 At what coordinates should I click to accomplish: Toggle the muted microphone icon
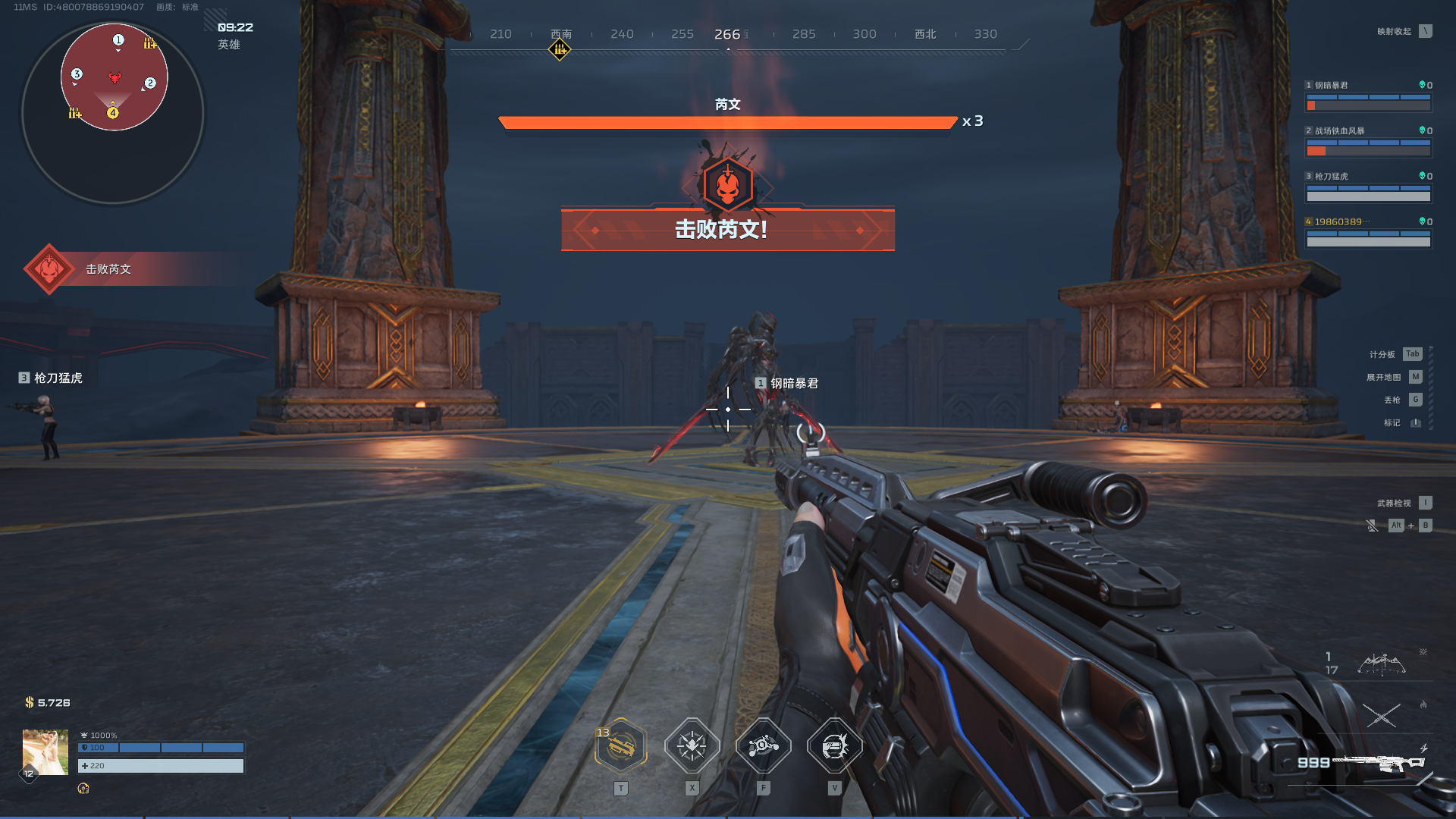pos(1372,526)
